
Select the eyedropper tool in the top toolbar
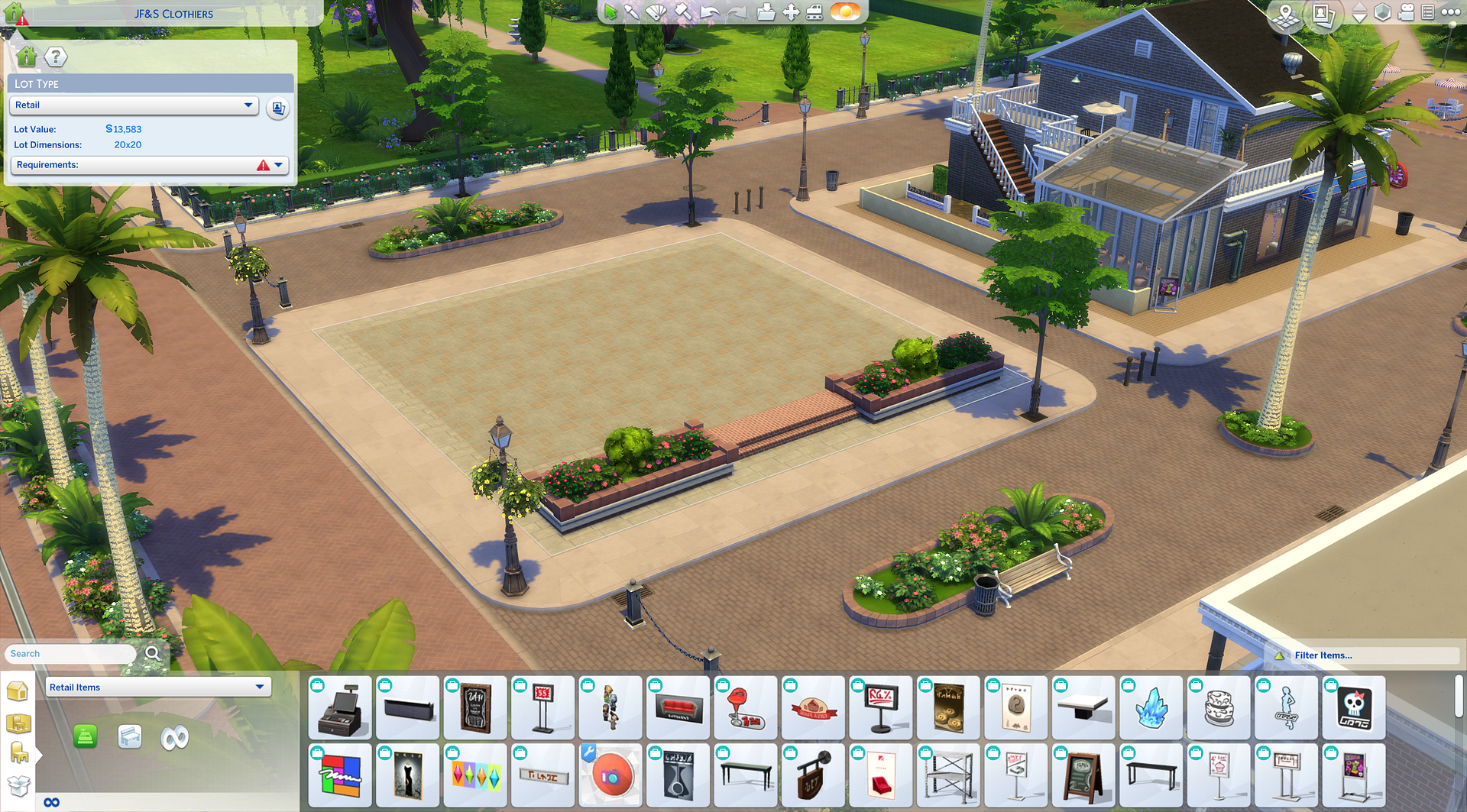click(x=632, y=12)
